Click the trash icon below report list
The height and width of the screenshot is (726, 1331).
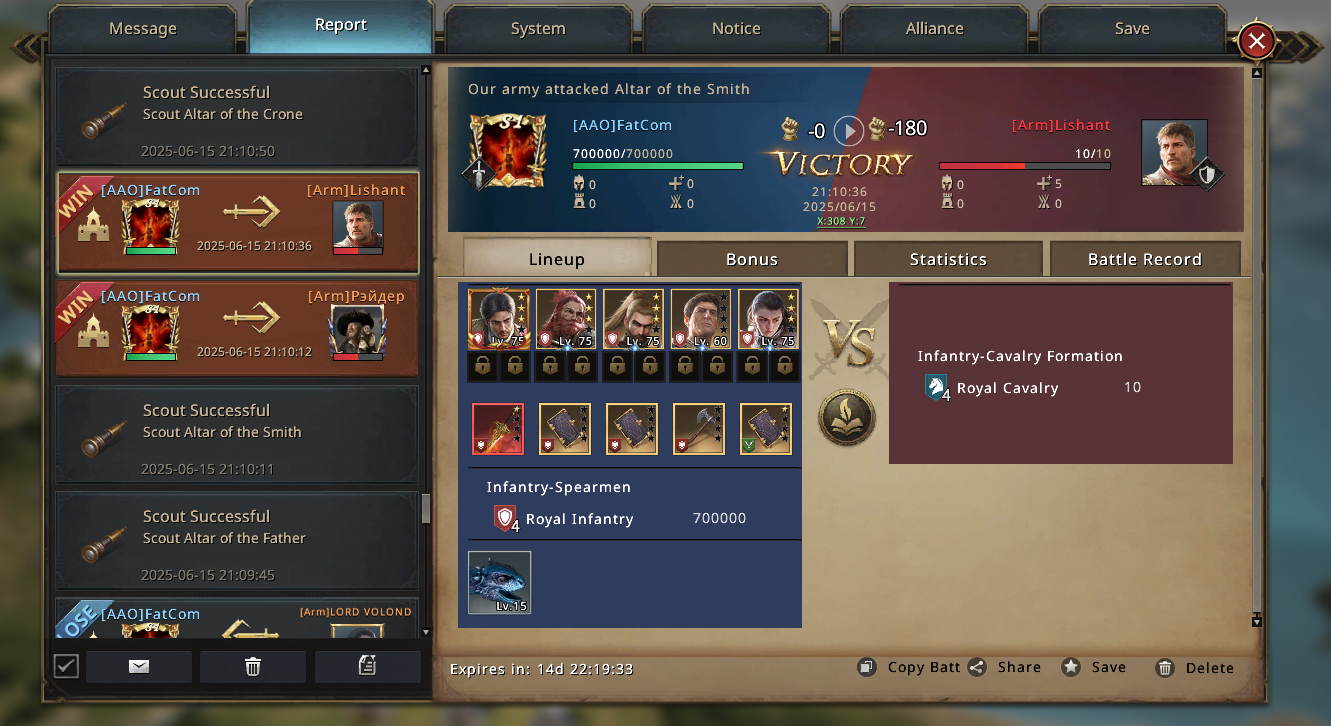click(253, 667)
